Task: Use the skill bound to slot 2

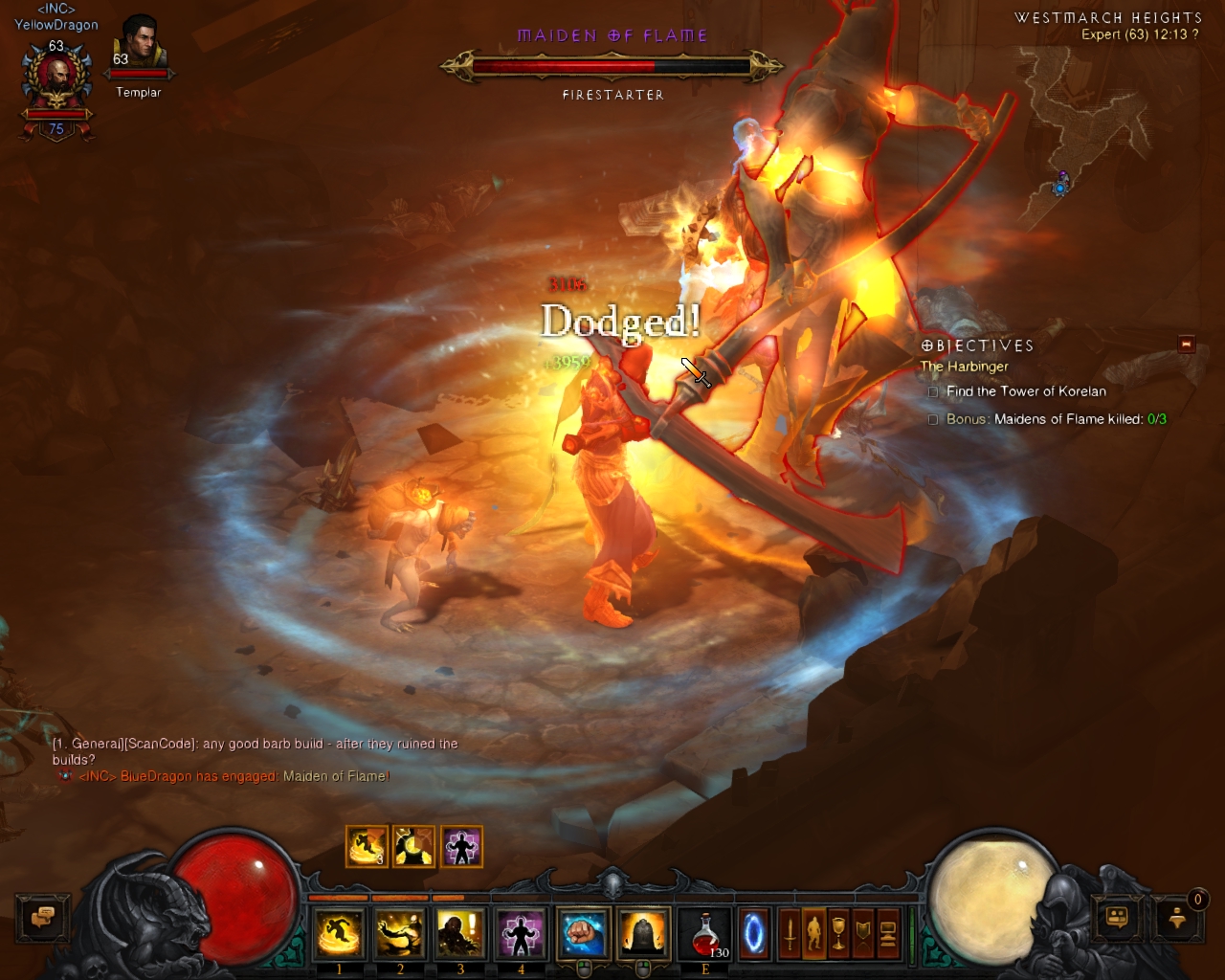Action: coord(400,933)
